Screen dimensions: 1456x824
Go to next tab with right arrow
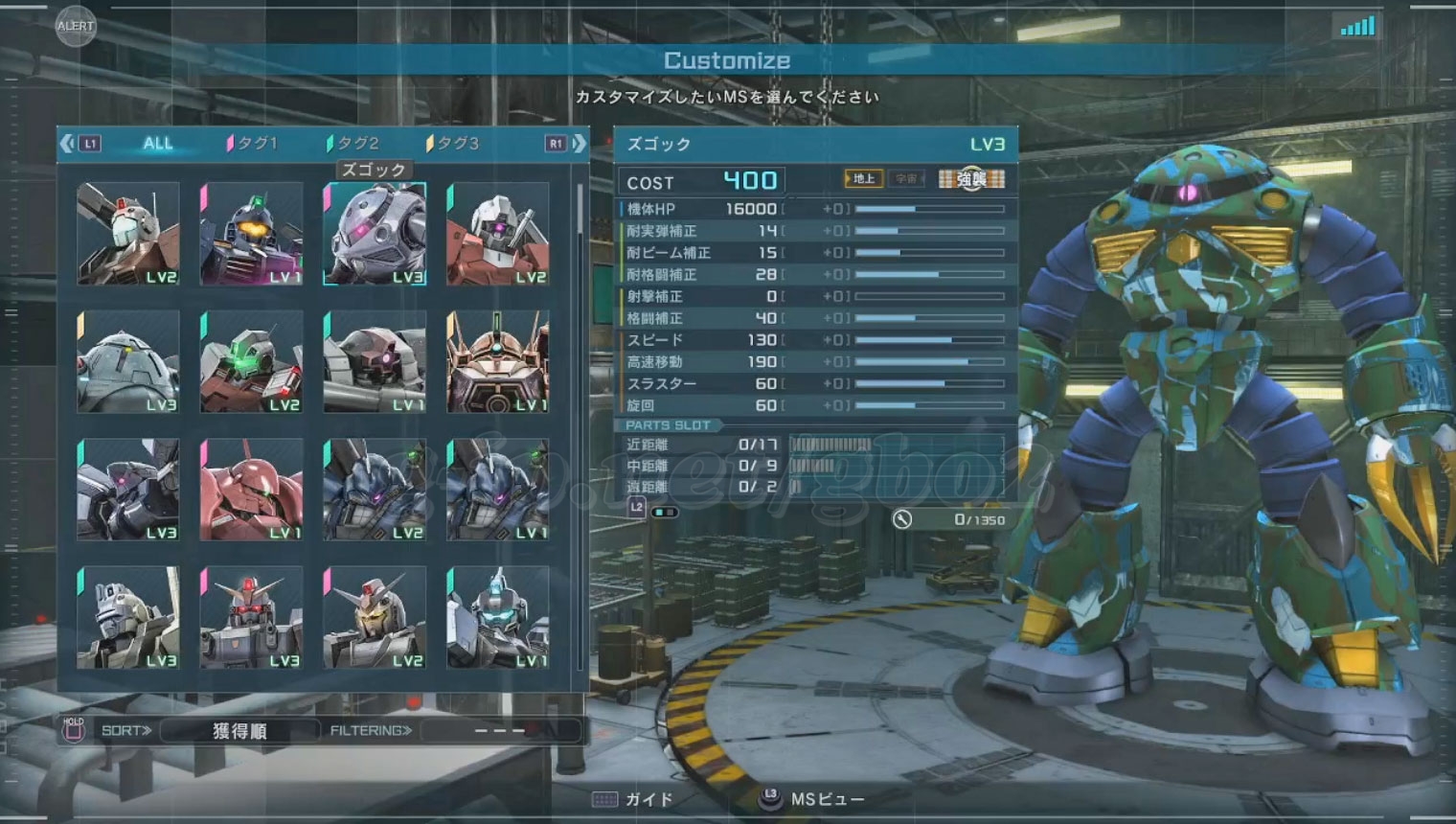click(579, 144)
